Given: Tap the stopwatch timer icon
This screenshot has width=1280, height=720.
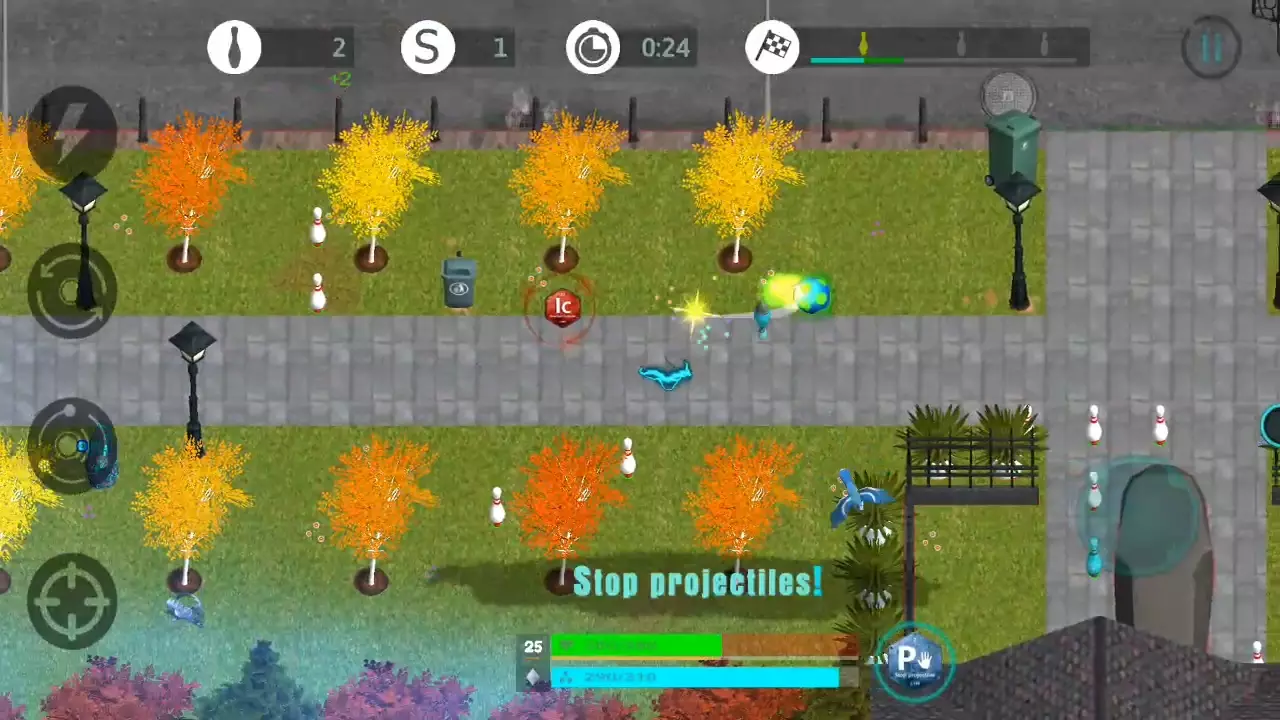Looking at the screenshot, I should tap(593, 47).
